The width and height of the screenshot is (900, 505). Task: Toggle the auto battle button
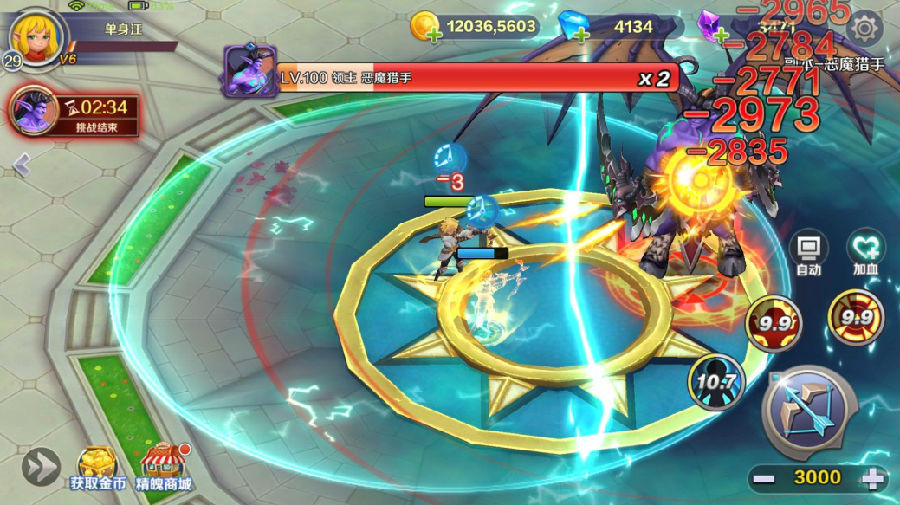[x=809, y=253]
